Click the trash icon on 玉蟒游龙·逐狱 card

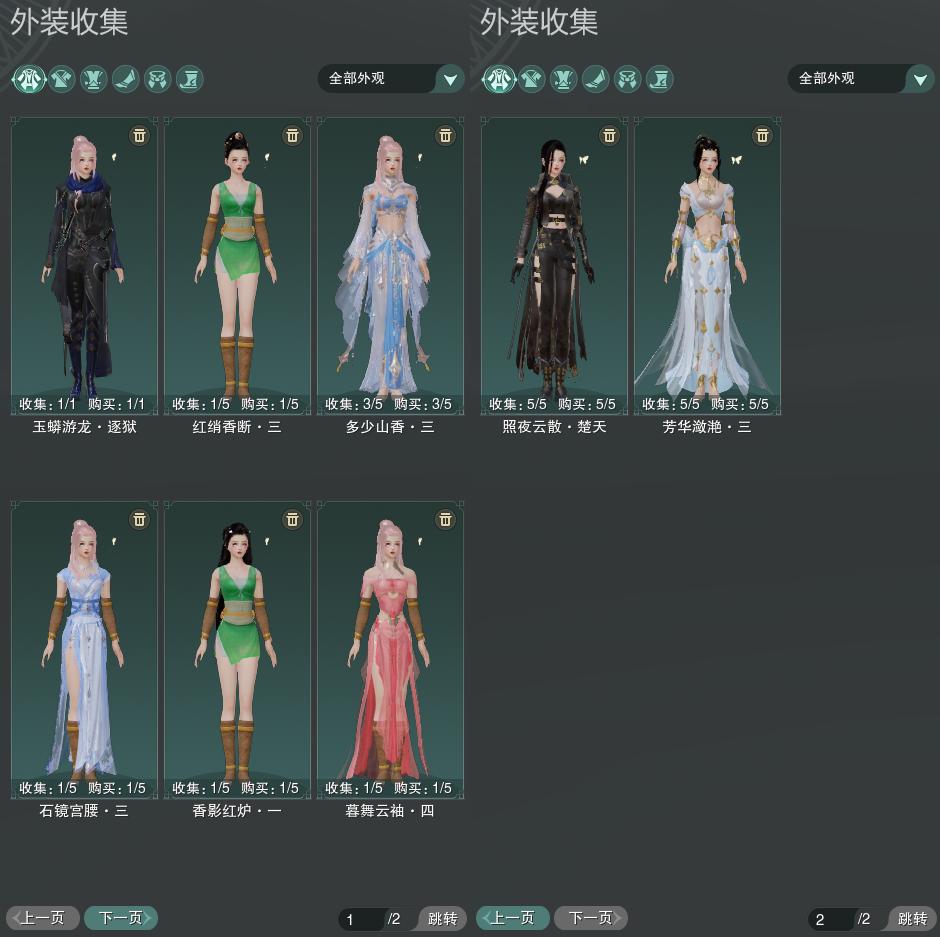pos(139,135)
